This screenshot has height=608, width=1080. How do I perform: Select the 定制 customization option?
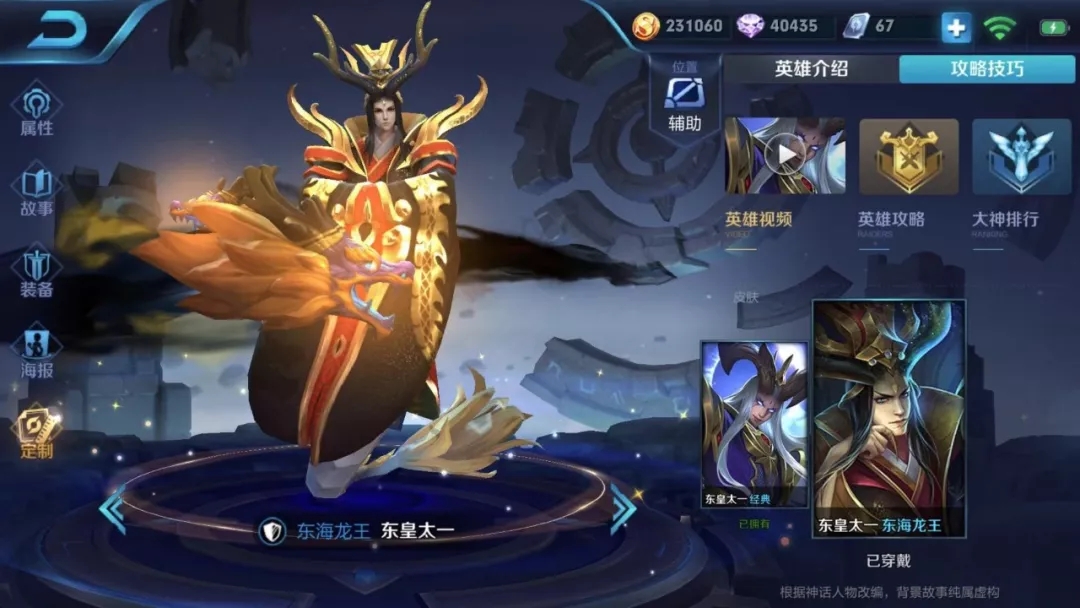point(37,432)
